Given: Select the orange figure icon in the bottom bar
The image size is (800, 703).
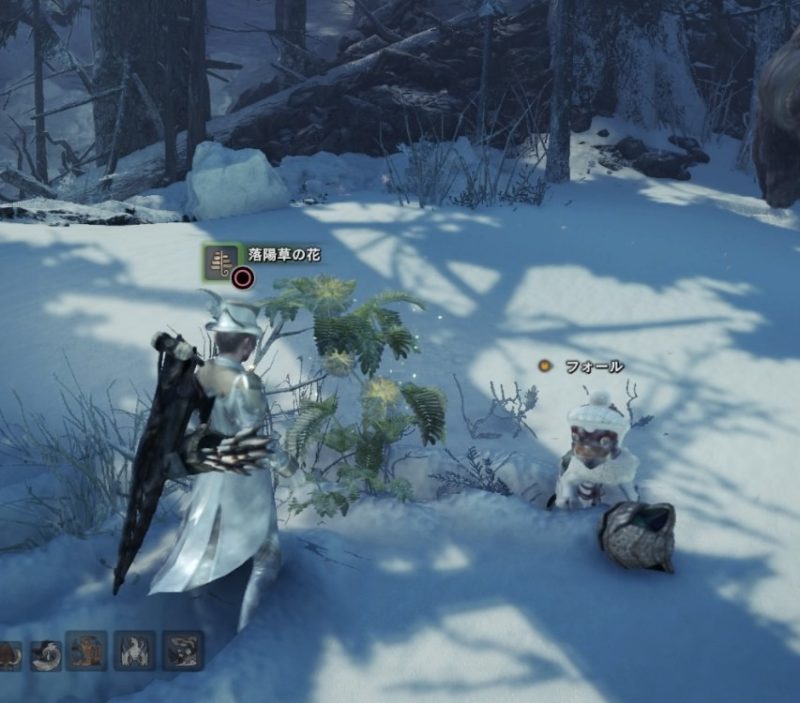Looking at the screenshot, I should tap(86, 651).
